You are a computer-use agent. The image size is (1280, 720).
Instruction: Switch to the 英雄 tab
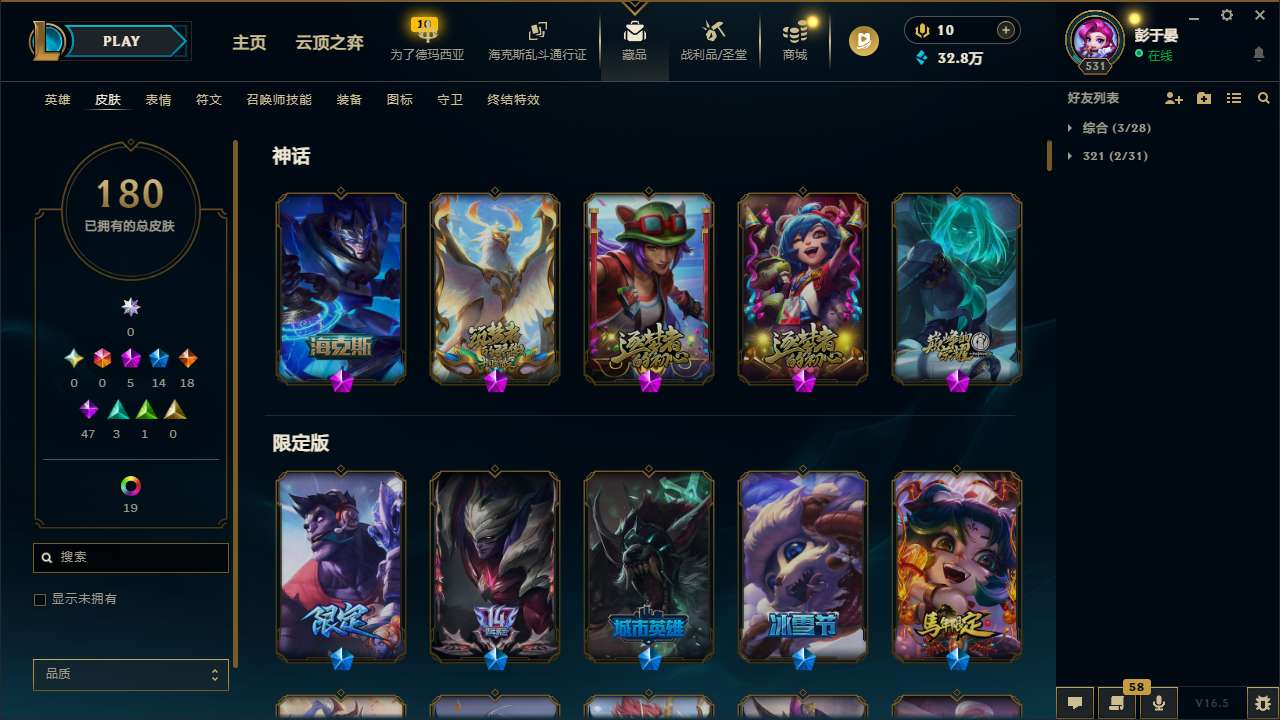pos(57,100)
